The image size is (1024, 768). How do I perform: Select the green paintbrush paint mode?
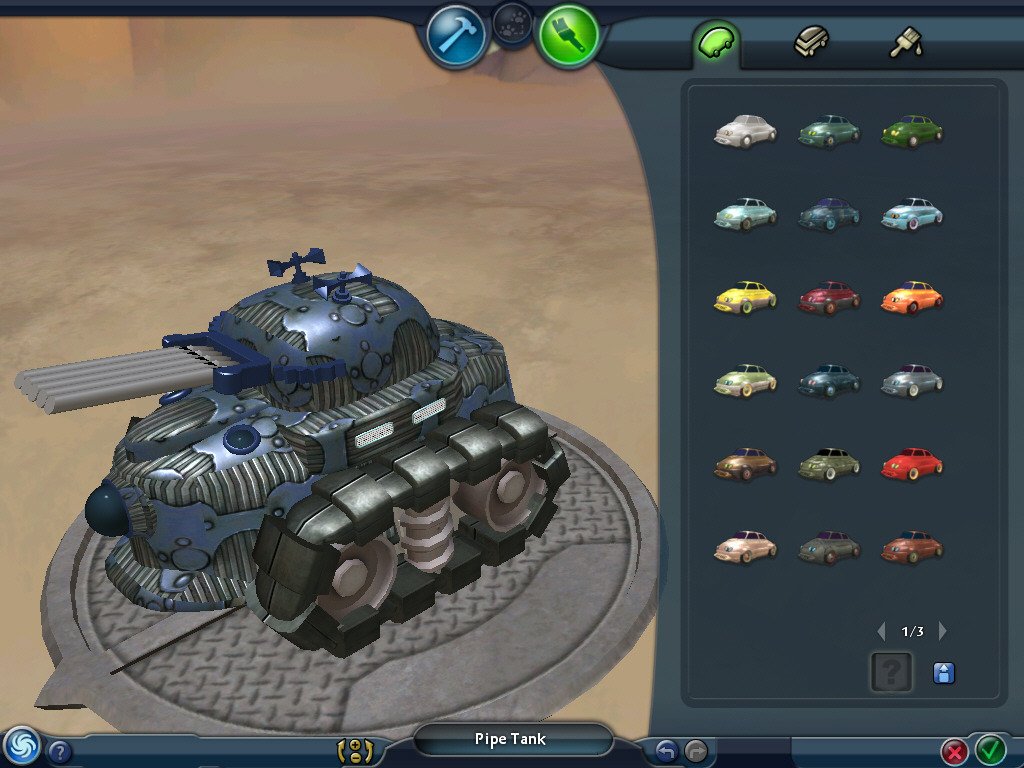tap(568, 36)
